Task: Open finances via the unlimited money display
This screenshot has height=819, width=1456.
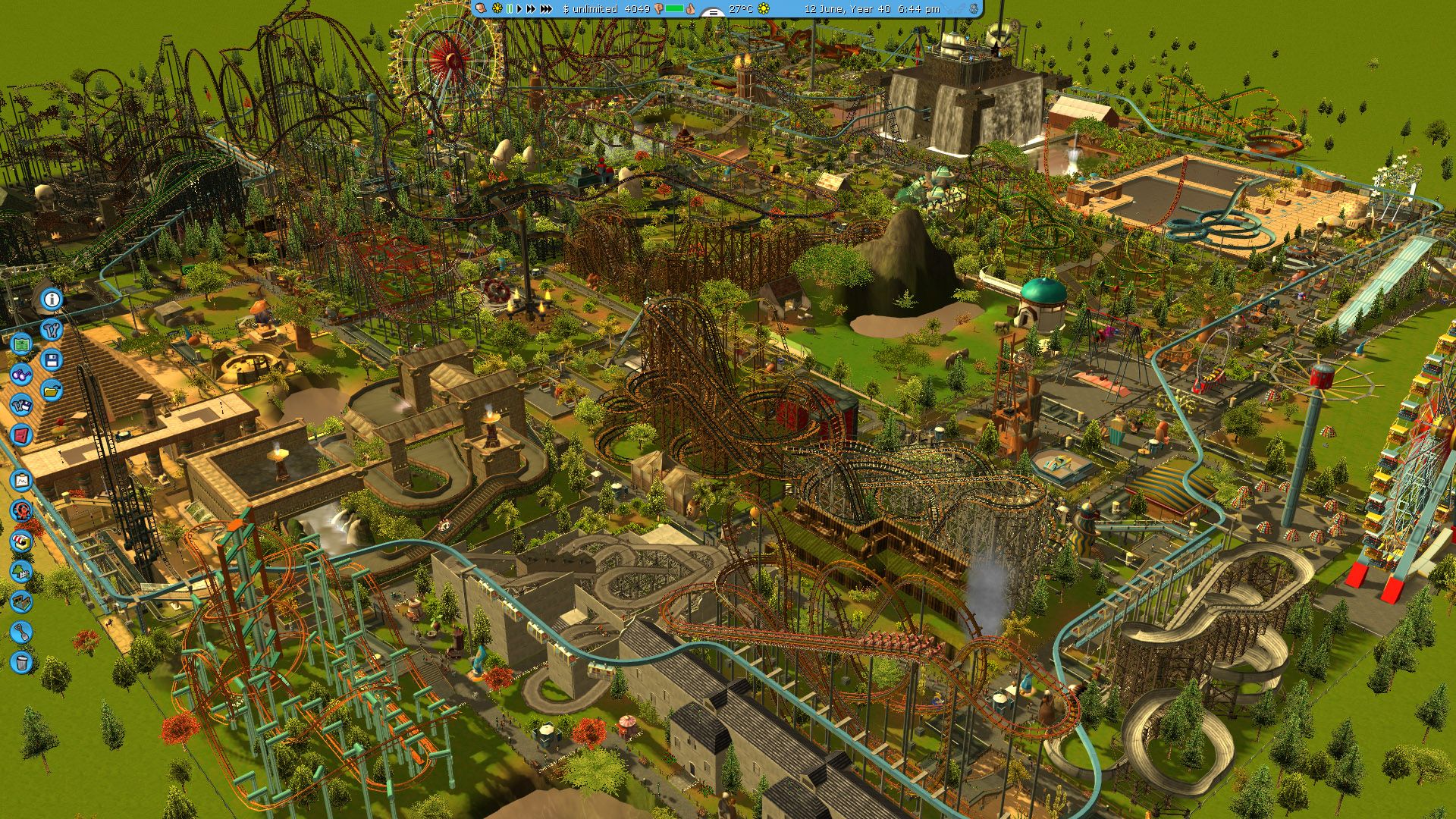Action: (590, 10)
